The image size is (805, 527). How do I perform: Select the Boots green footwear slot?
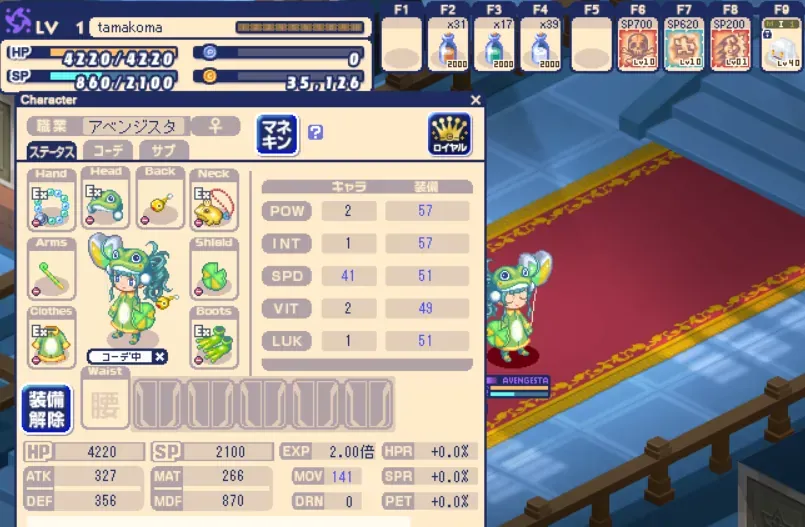(x=214, y=339)
